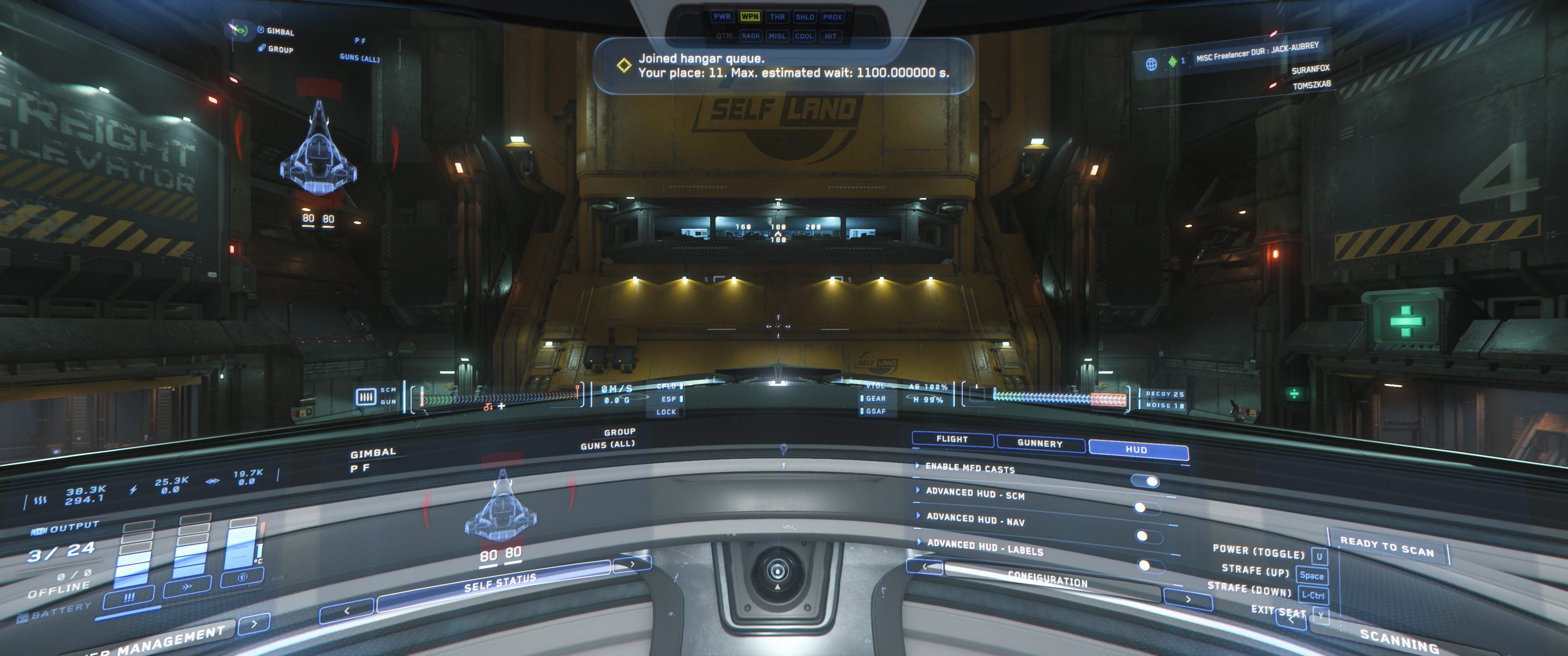Turn off the Enable MFD Casts toggle
This screenshot has height=656, width=1568.
pos(1145,482)
